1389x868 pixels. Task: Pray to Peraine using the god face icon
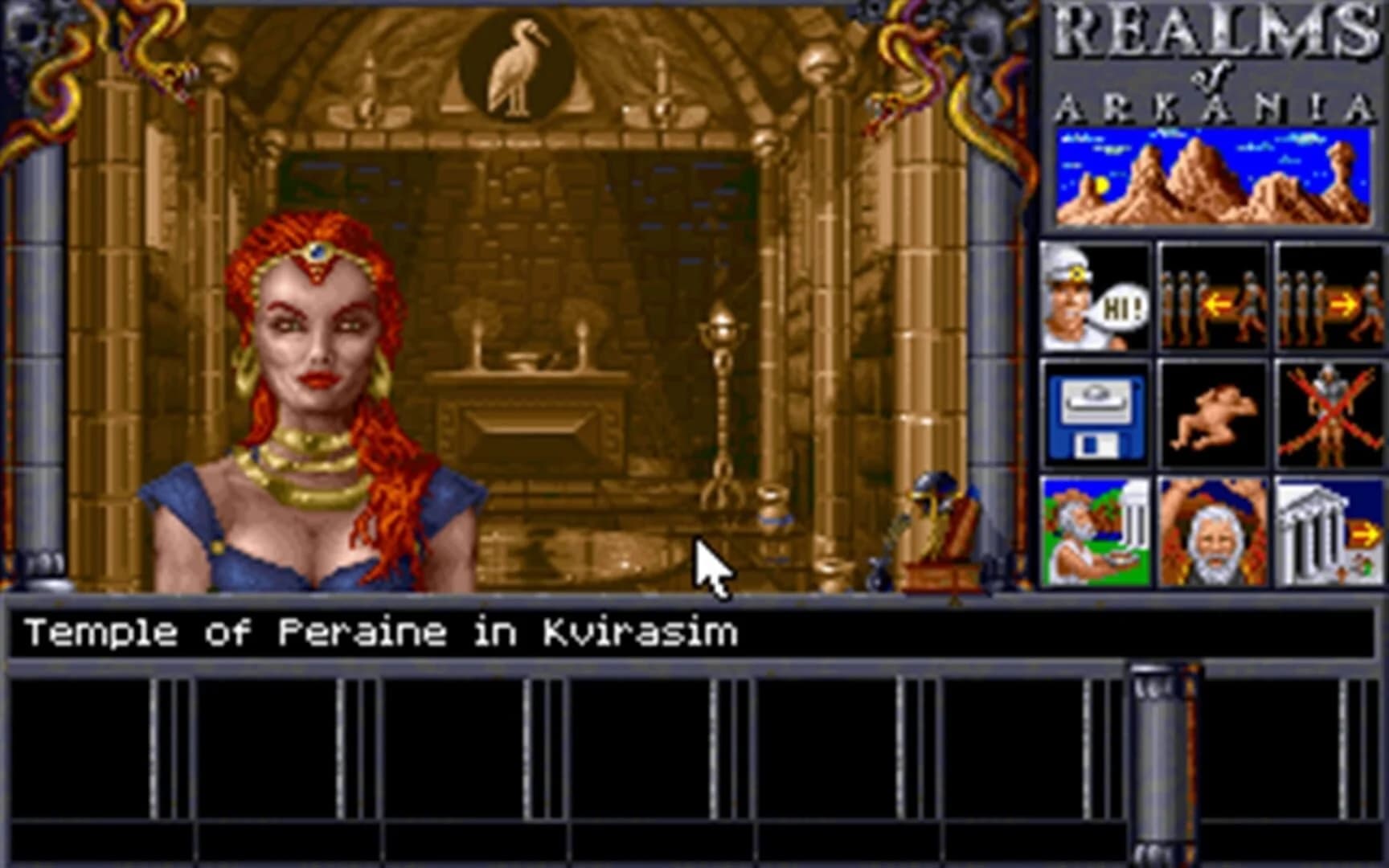click(x=1212, y=530)
